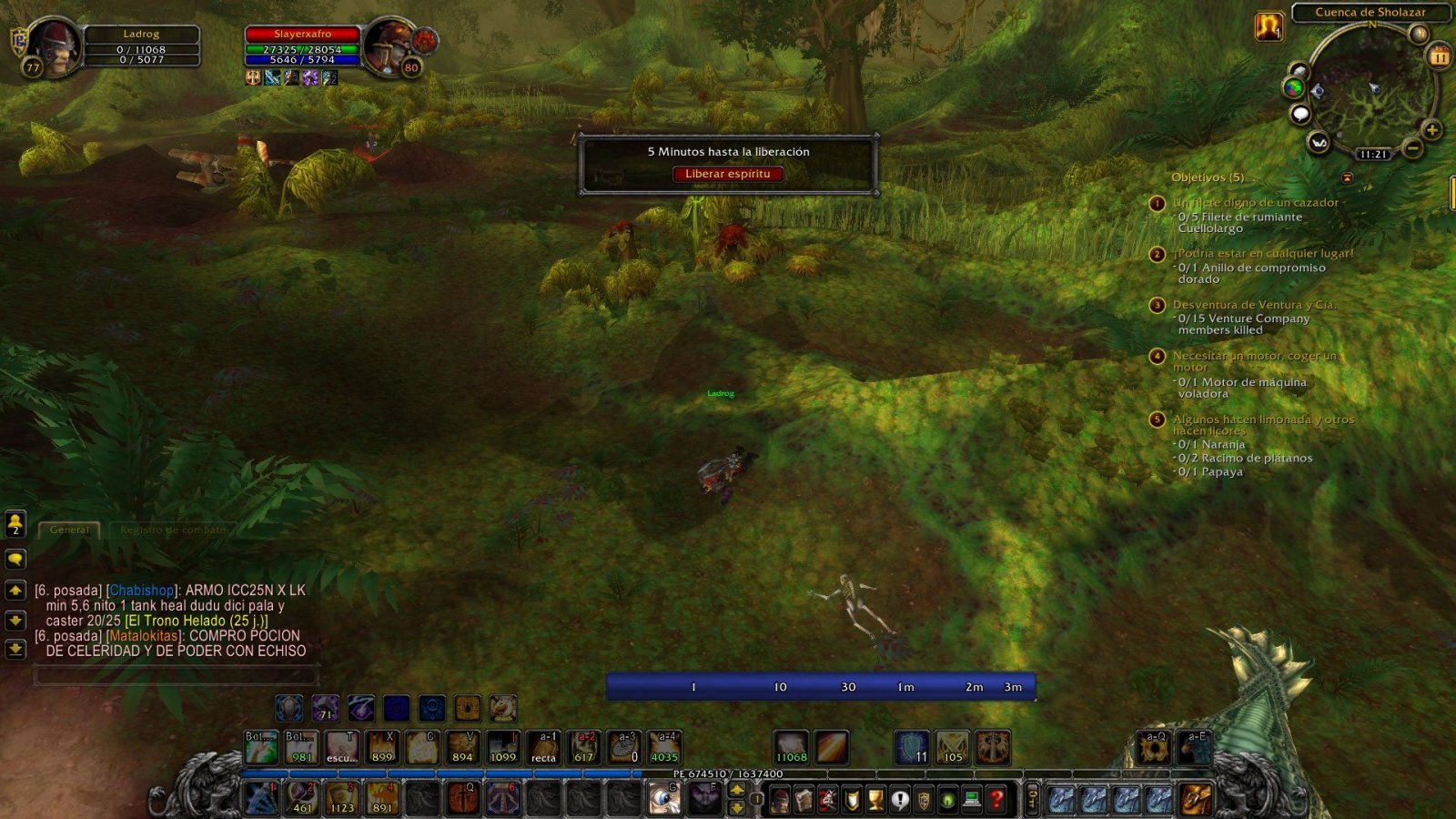This screenshot has width=1456, height=819.
Task: Open the character info micro button
Action: point(780,800)
